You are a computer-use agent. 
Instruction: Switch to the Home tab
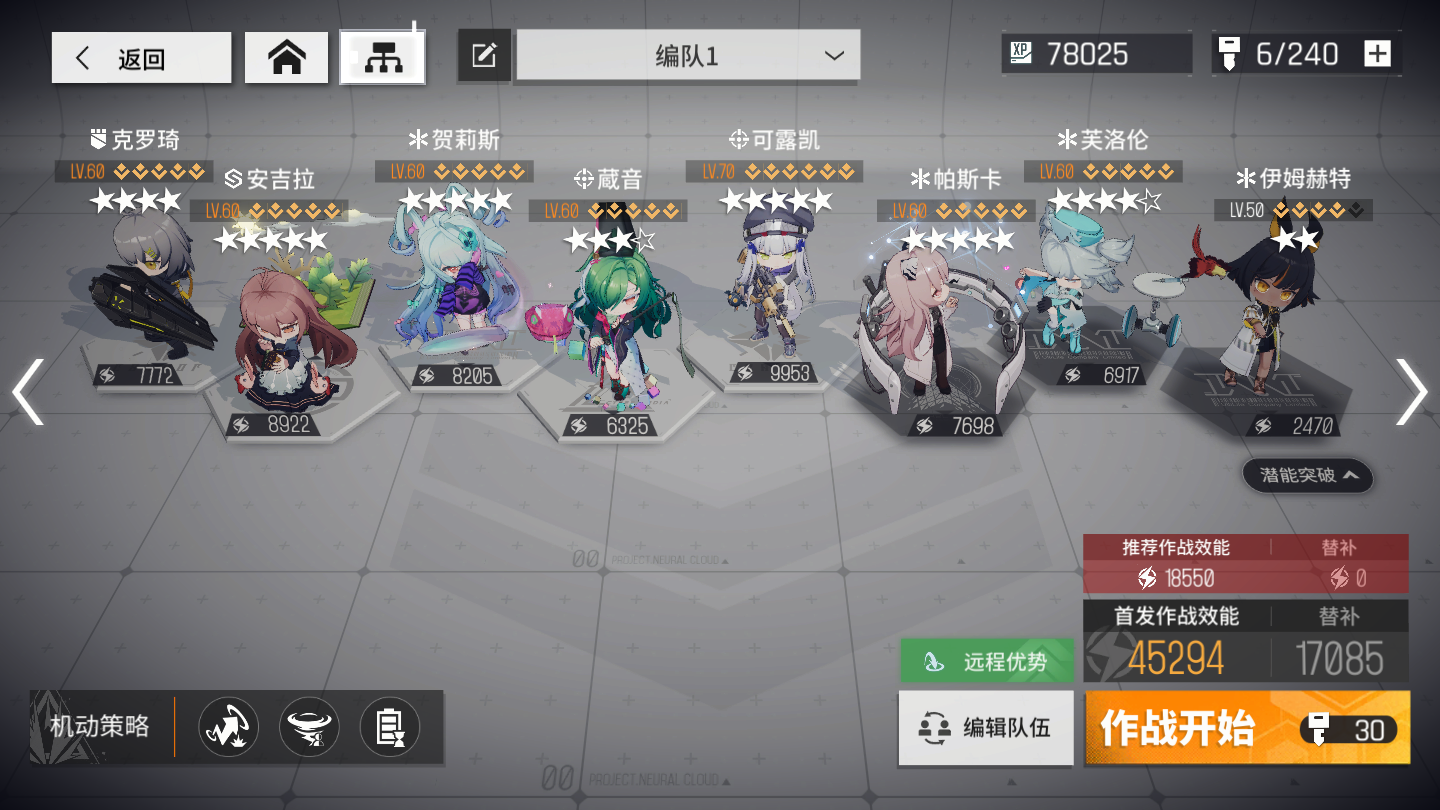click(x=286, y=56)
